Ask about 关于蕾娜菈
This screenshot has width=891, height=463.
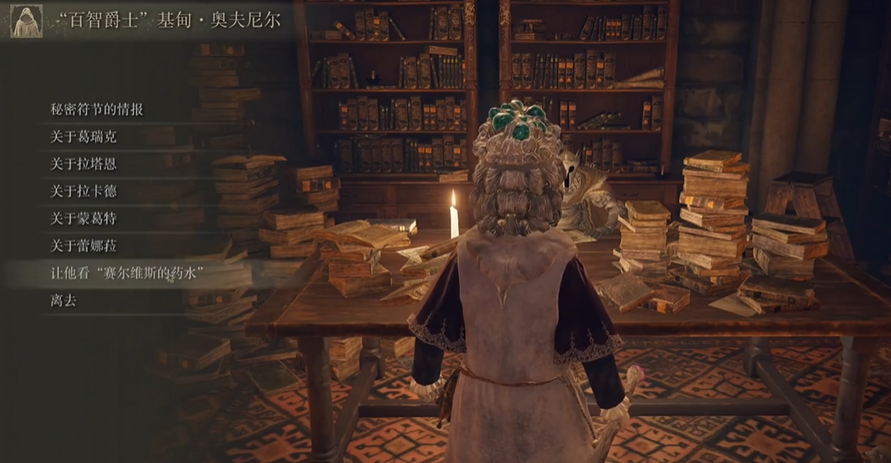click(x=83, y=245)
